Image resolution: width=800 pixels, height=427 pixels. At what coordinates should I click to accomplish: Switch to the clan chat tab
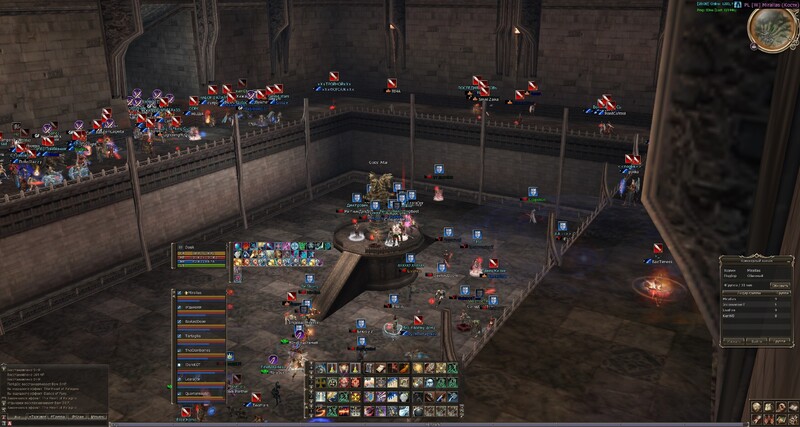pos(76,418)
